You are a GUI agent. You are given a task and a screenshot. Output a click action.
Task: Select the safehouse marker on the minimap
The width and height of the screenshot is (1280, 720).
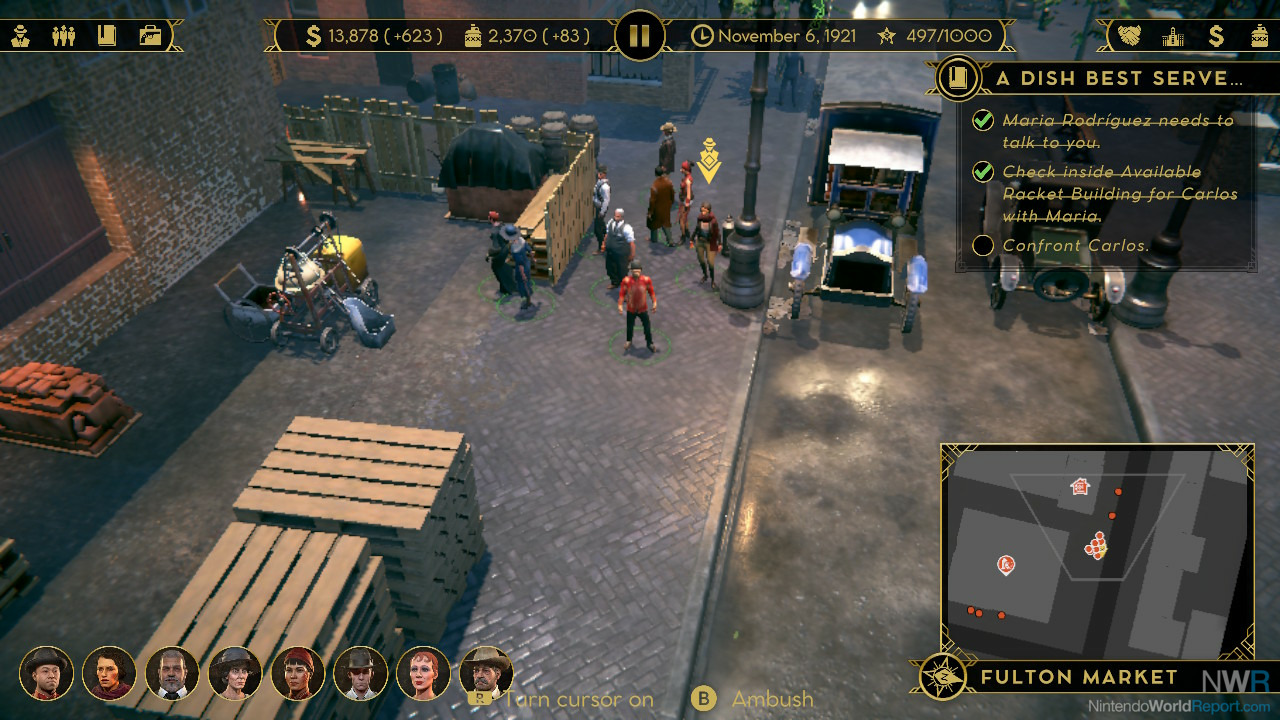[1079, 487]
